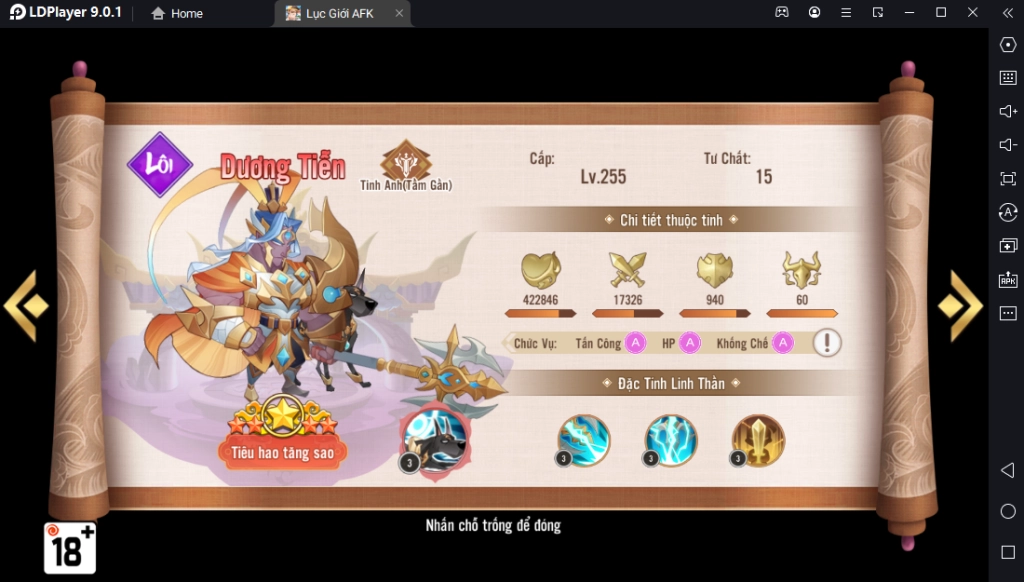1024x582 pixels.
Task: Select the golden shield defense stat icon
Action: (714, 270)
